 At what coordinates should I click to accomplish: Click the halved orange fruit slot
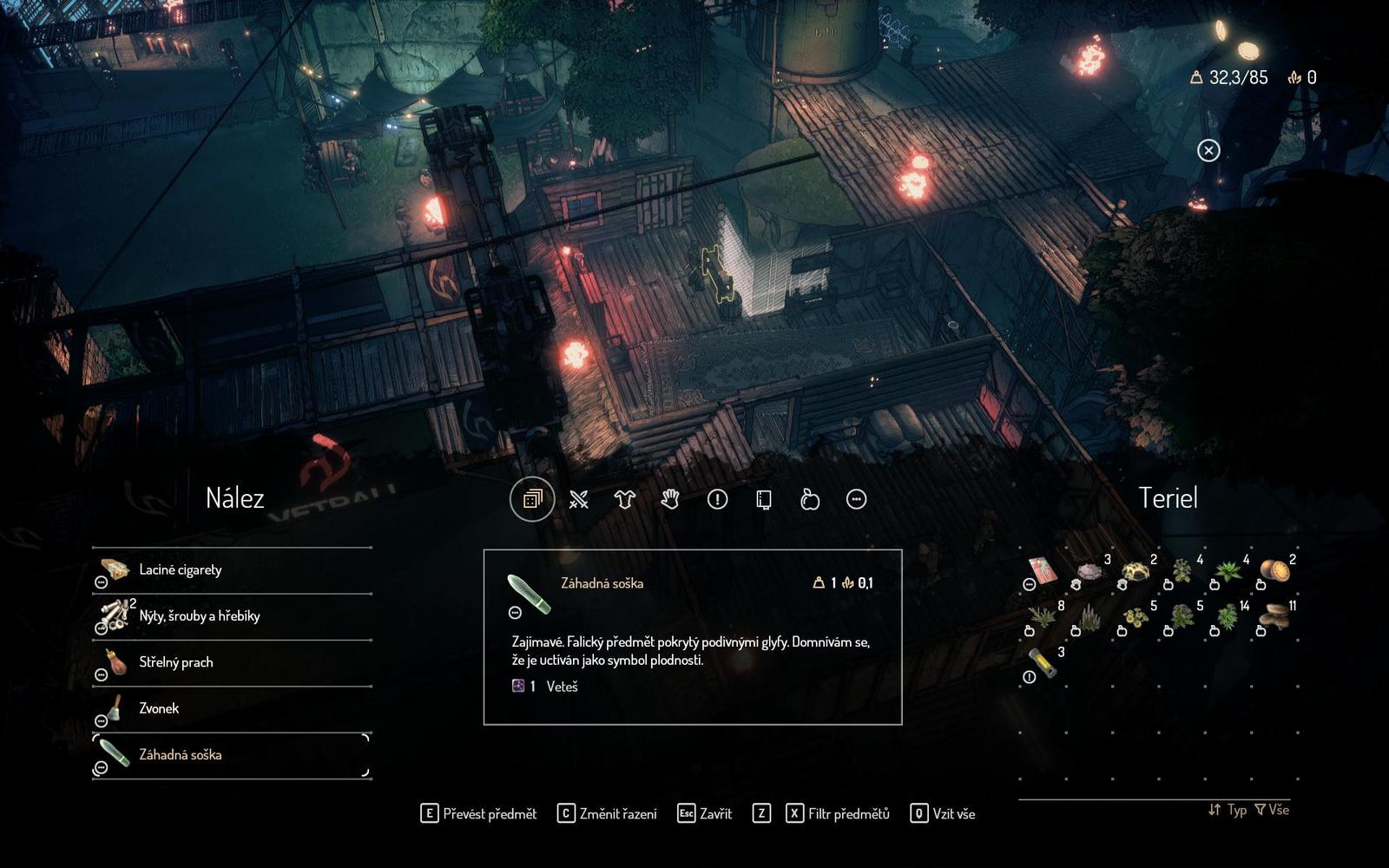click(1274, 572)
